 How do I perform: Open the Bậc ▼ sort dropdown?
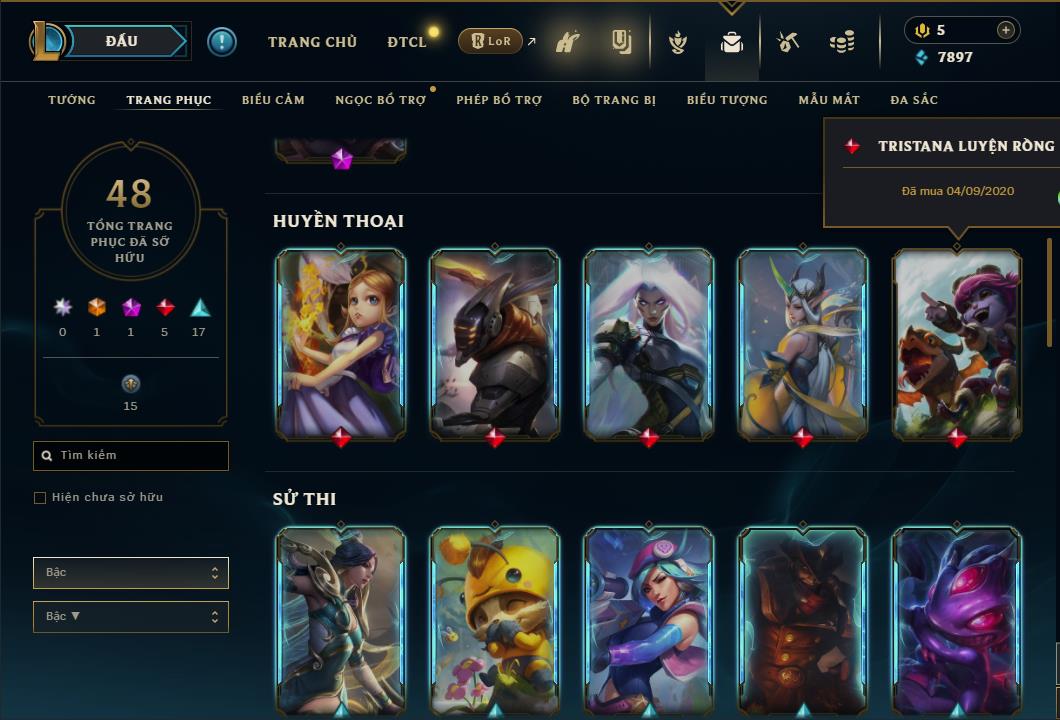point(130,617)
